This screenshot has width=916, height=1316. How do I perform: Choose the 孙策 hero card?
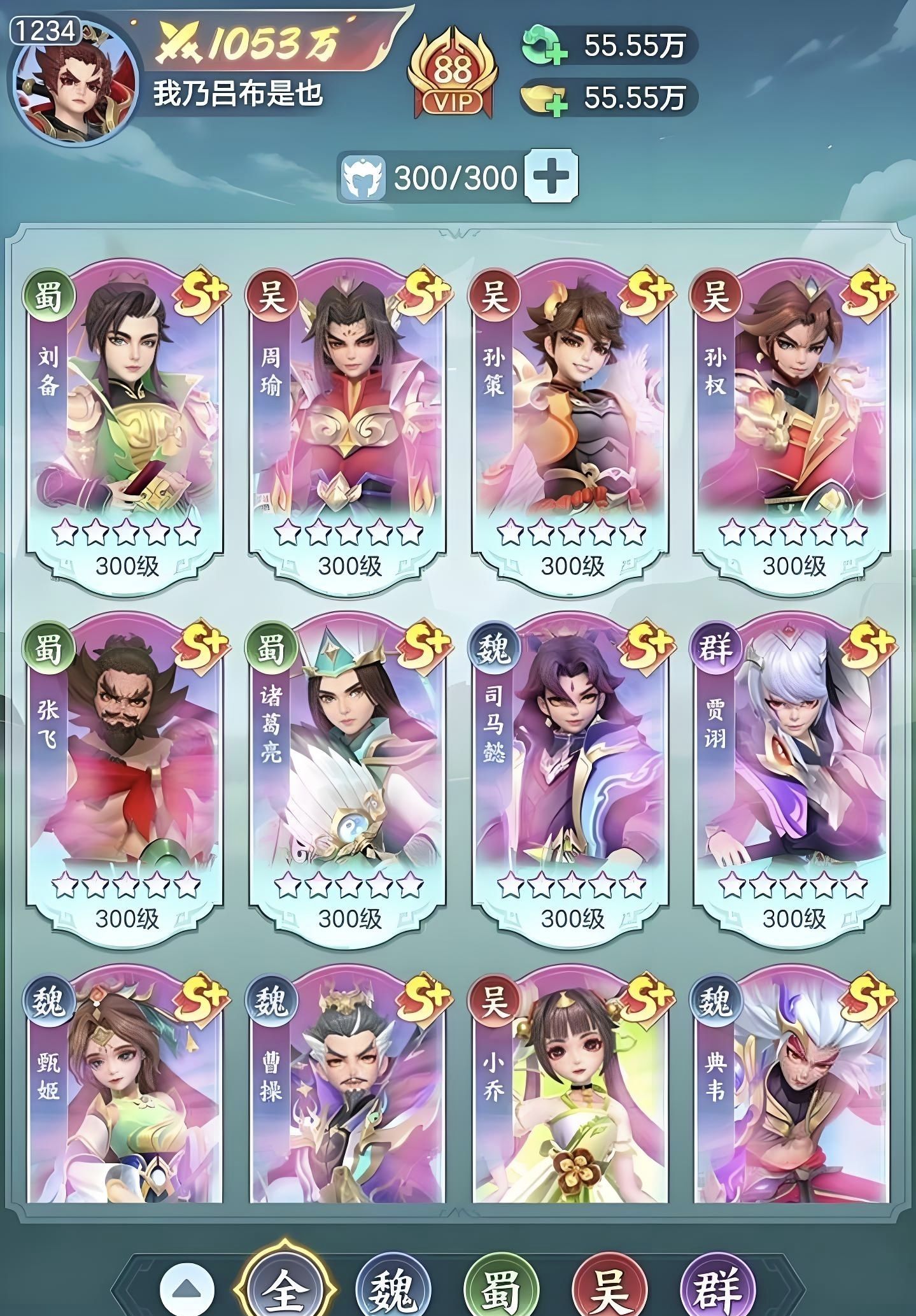(x=570, y=427)
